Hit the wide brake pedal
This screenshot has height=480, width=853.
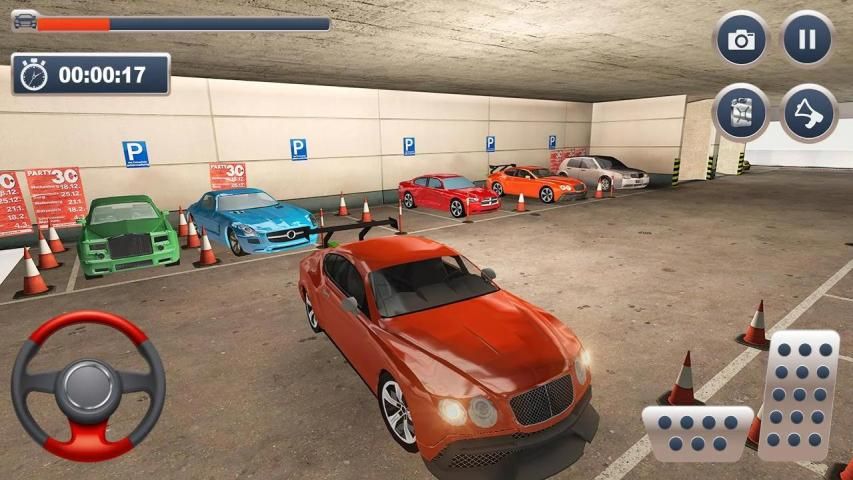pyautogui.click(x=696, y=432)
